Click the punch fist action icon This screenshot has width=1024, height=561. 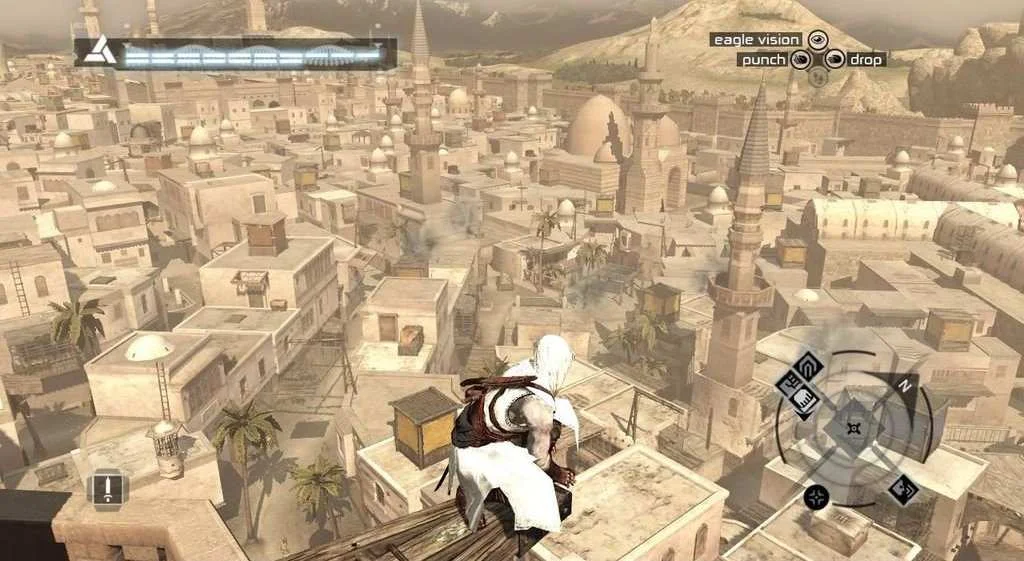(800, 60)
